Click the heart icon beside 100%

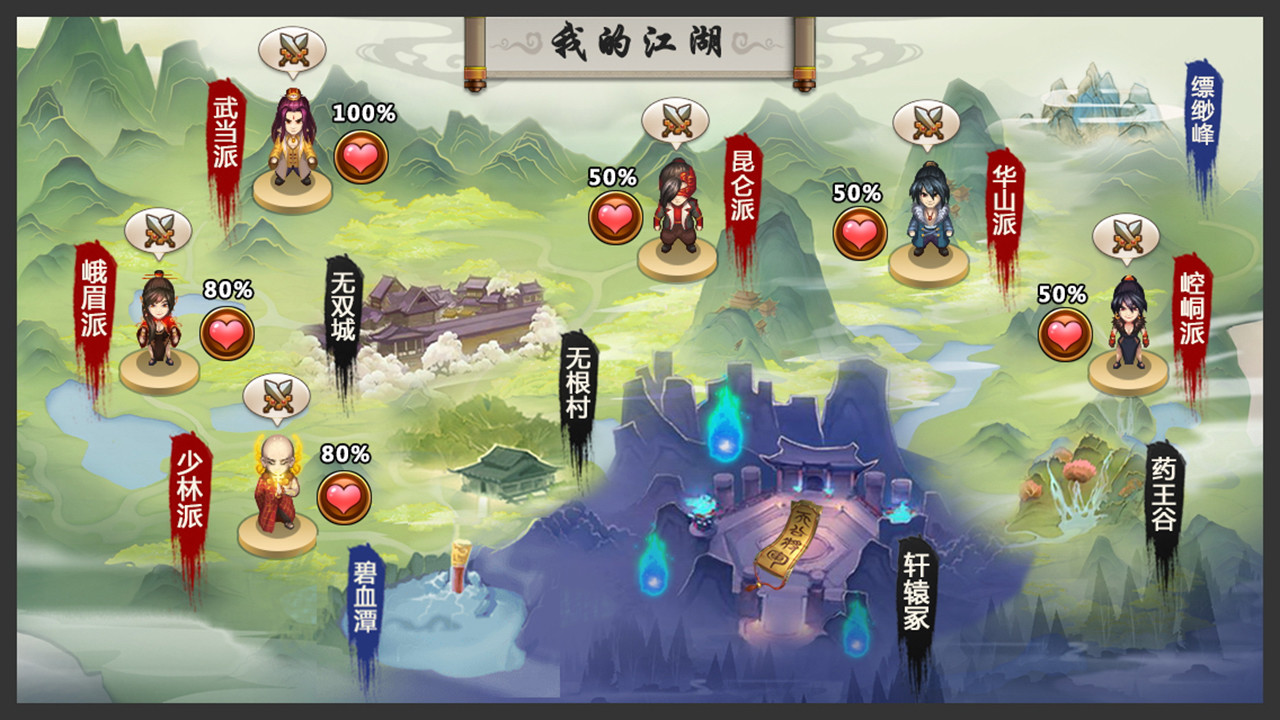point(361,157)
